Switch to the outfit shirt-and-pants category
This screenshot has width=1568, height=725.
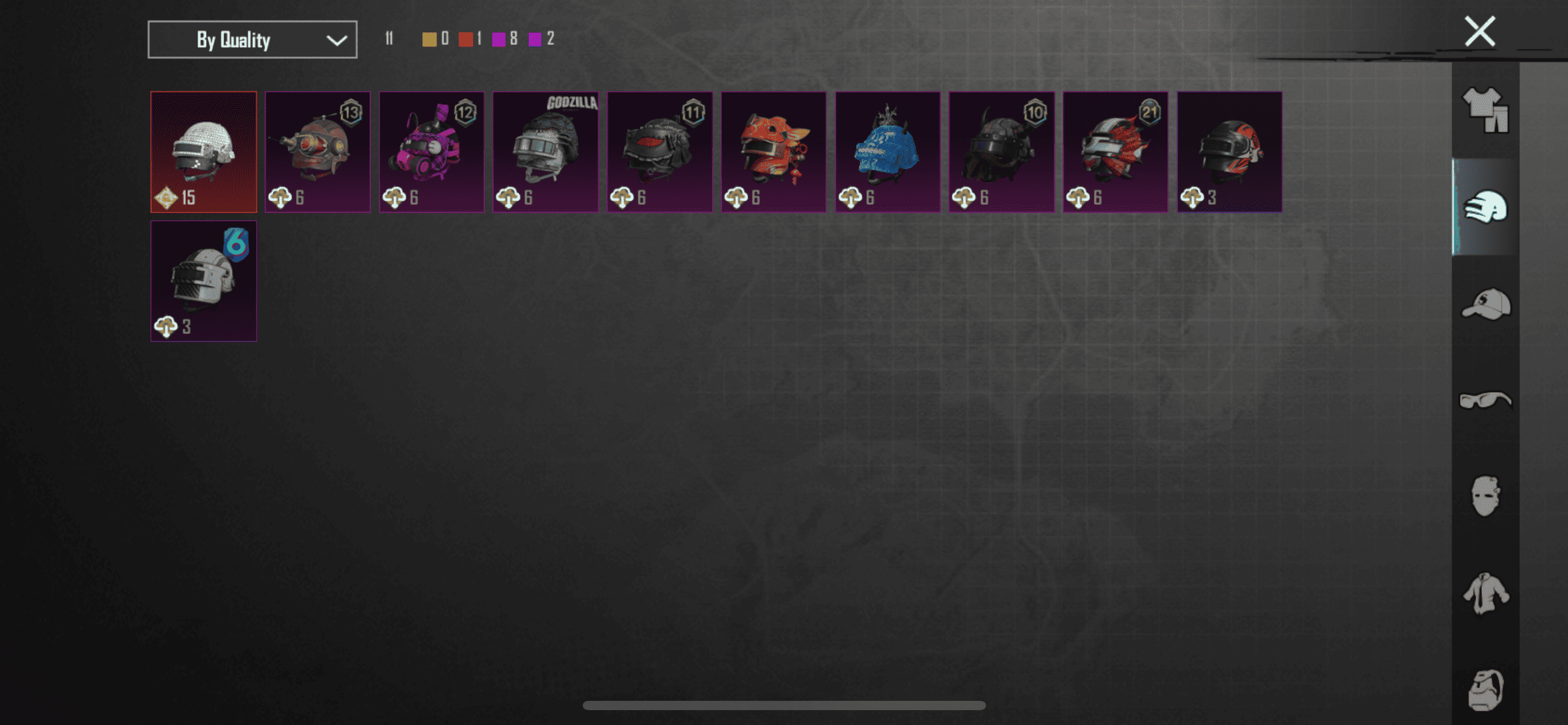tap(1485, 110)
